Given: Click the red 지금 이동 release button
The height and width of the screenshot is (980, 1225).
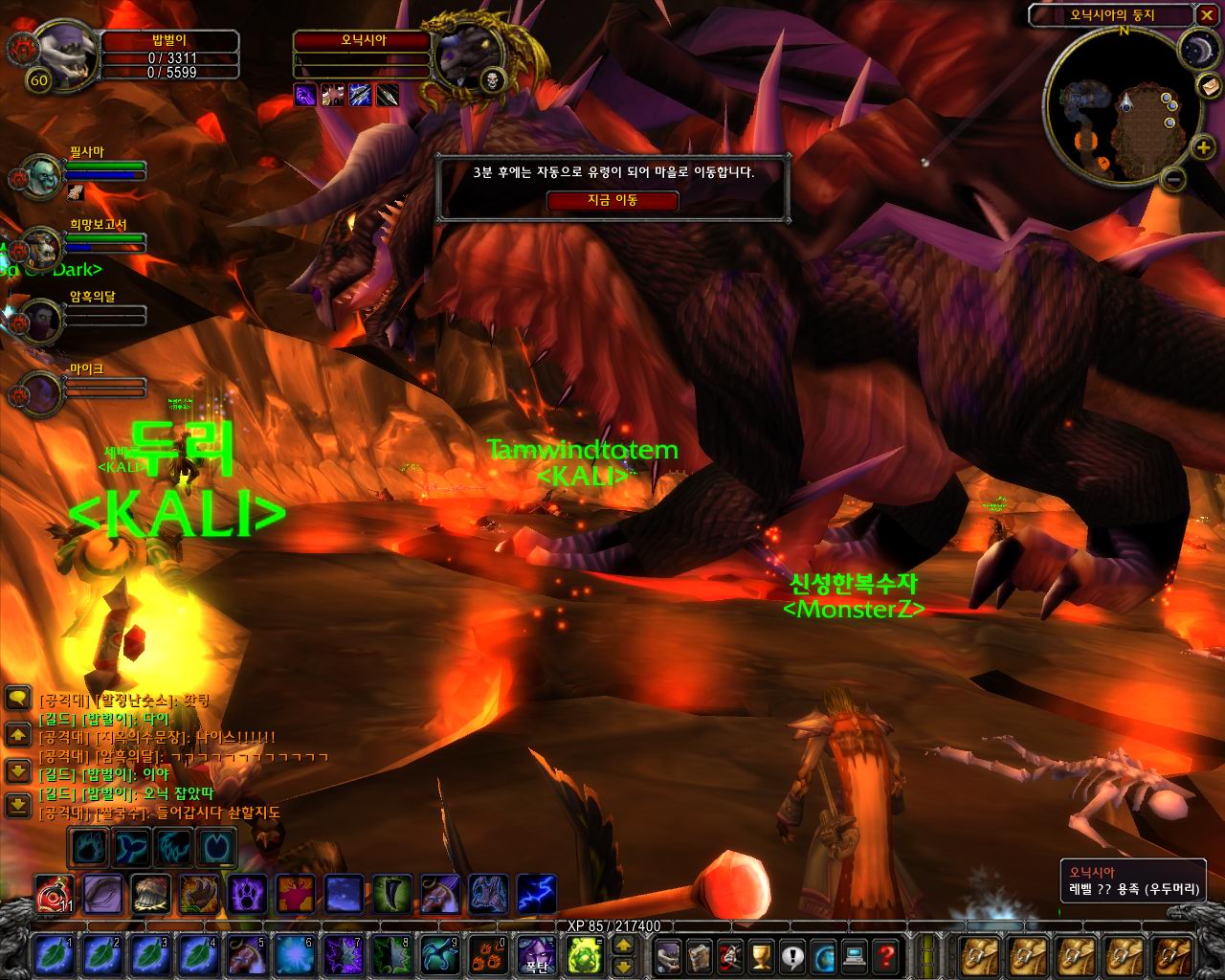Looking at the screenshot, I should (x=612, y=201).
